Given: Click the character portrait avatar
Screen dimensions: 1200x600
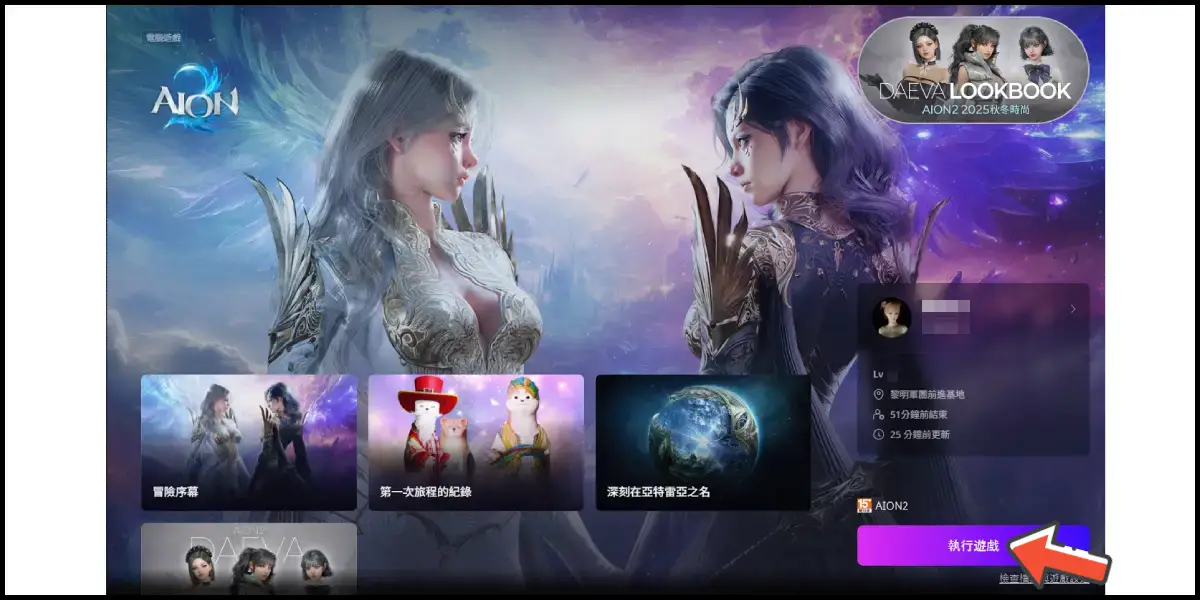Looking at the screenshot, I should [x=891, y=317].
